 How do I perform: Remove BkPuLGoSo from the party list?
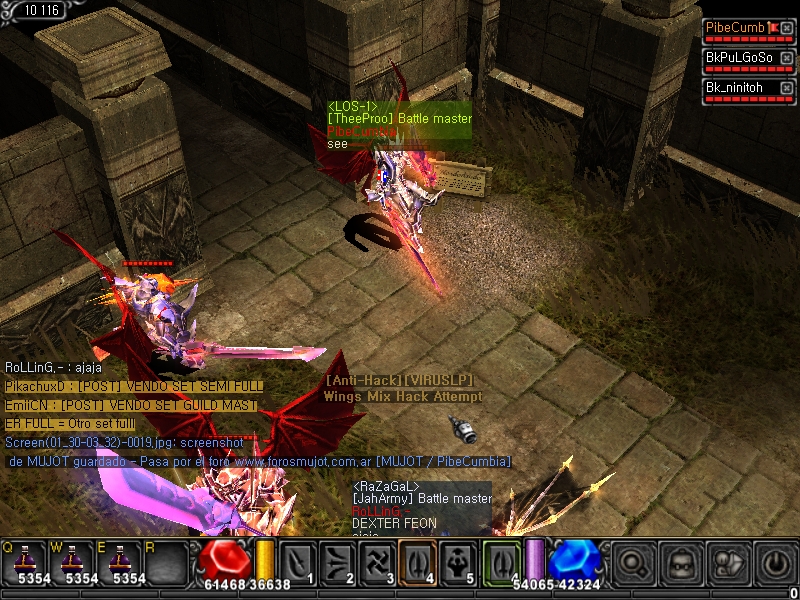point(787,58)
